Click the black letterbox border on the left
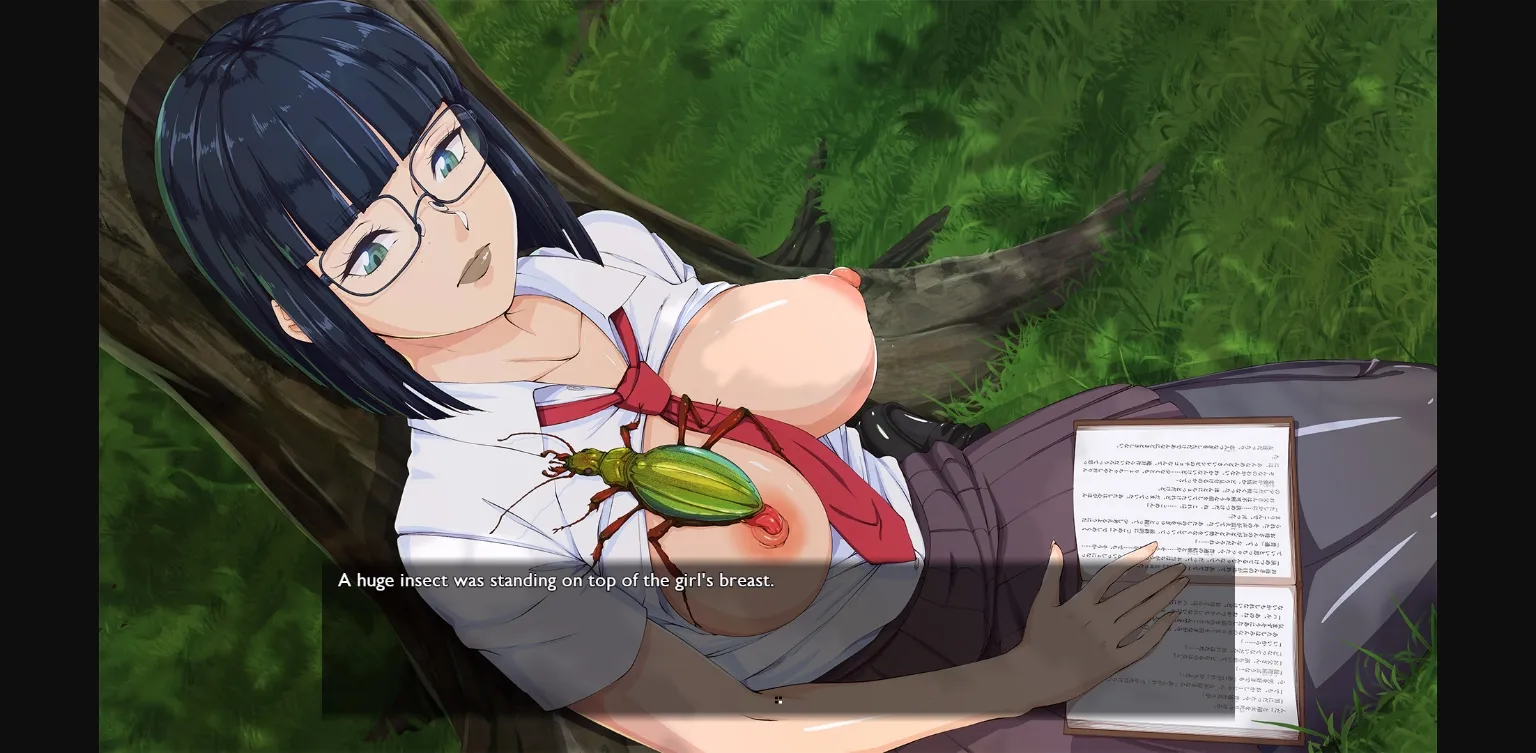Image resolution: width=1536 pixels, height=753 pixels. click(x=50, y=375)
